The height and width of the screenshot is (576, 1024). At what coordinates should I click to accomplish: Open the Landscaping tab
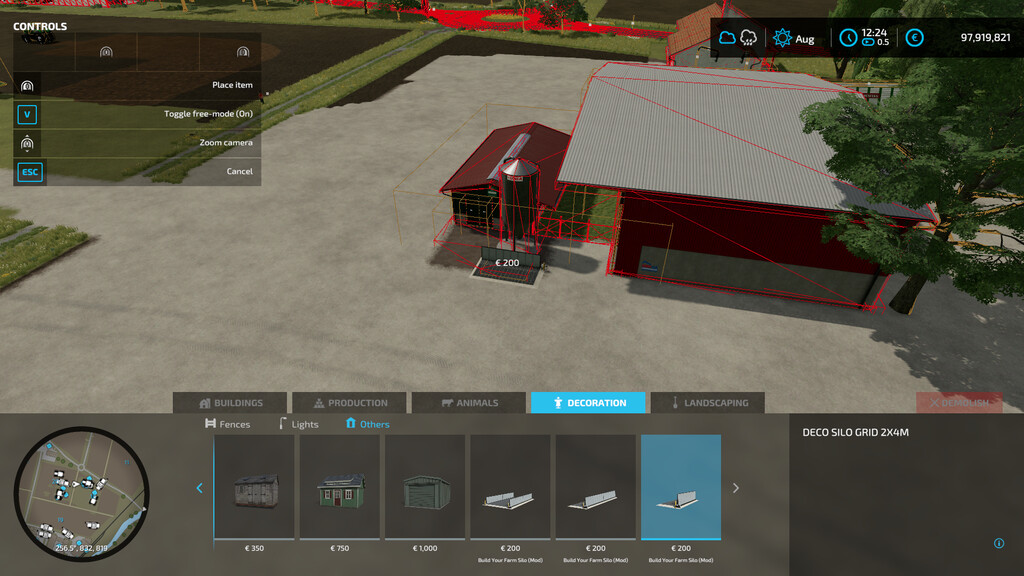point(707,403)
